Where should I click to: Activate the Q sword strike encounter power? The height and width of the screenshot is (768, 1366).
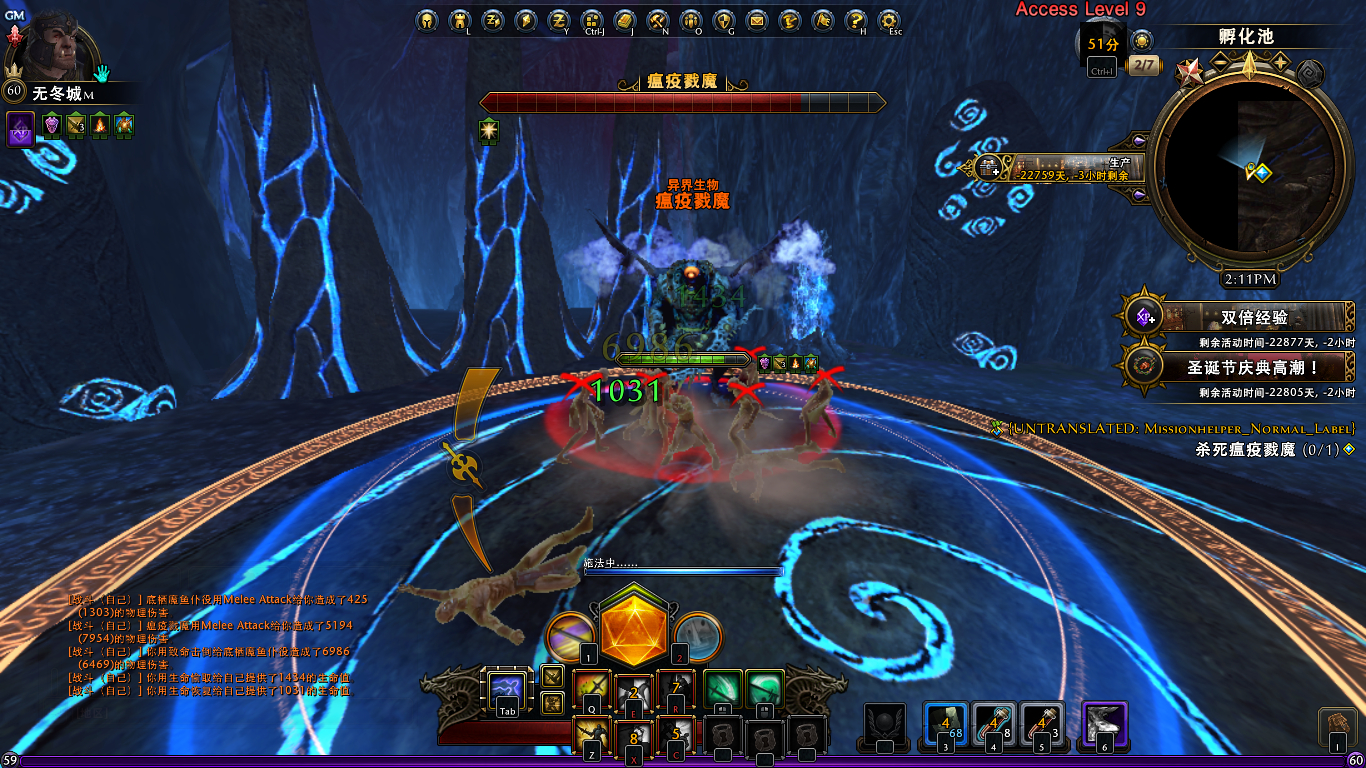(590, 690)
